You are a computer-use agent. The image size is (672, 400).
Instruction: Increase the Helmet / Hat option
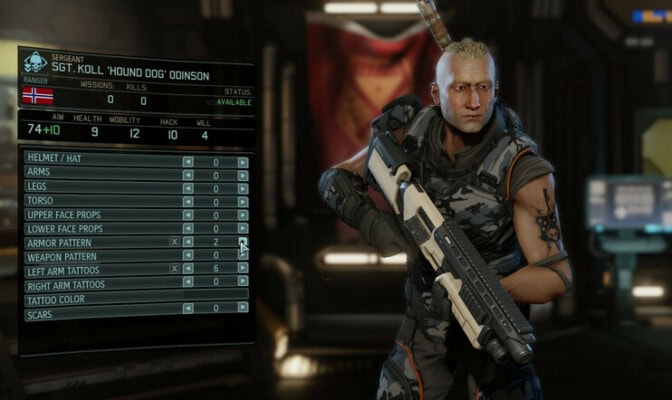pos(243,161)
